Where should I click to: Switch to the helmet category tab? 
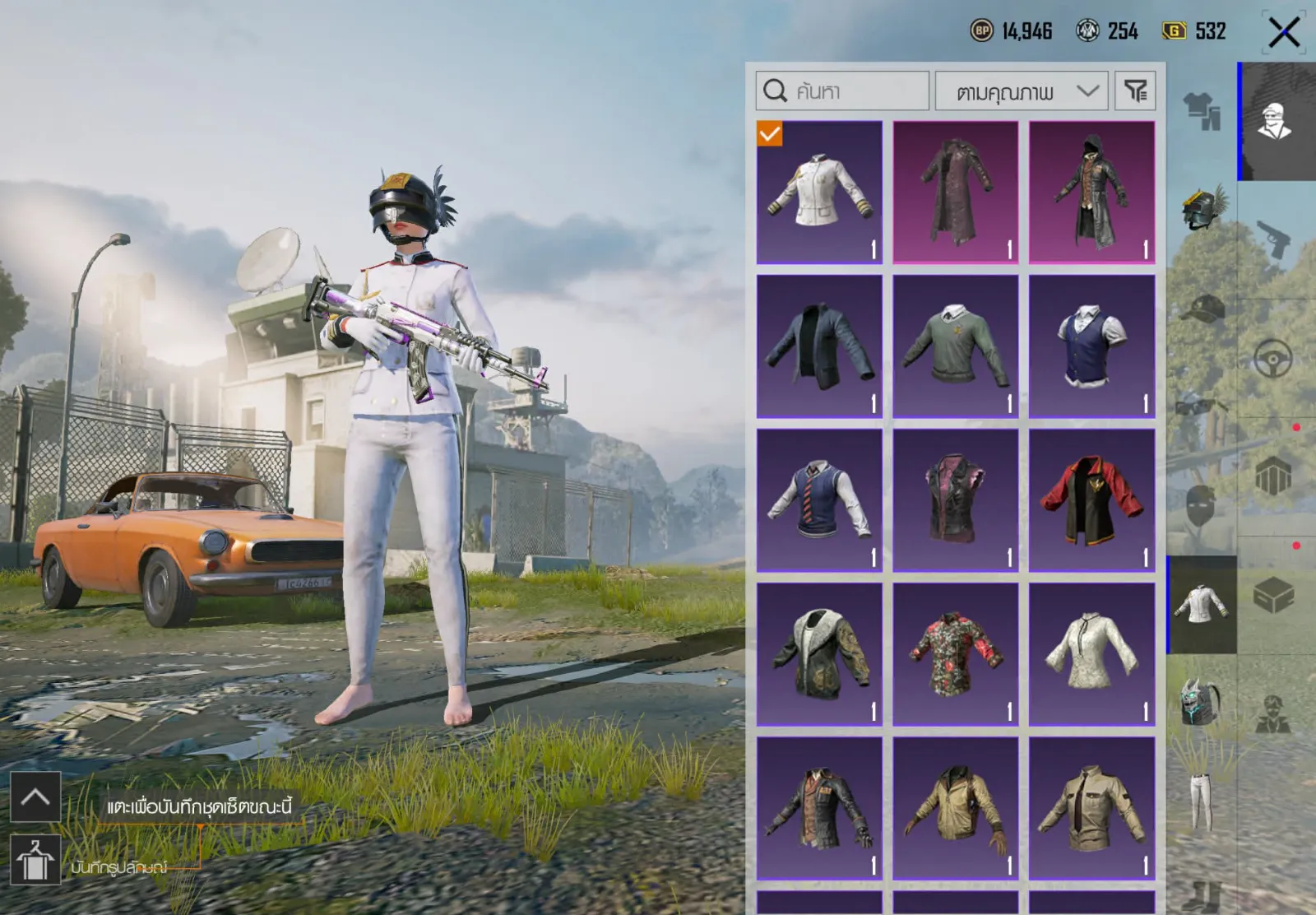[x=1202, y=207]
